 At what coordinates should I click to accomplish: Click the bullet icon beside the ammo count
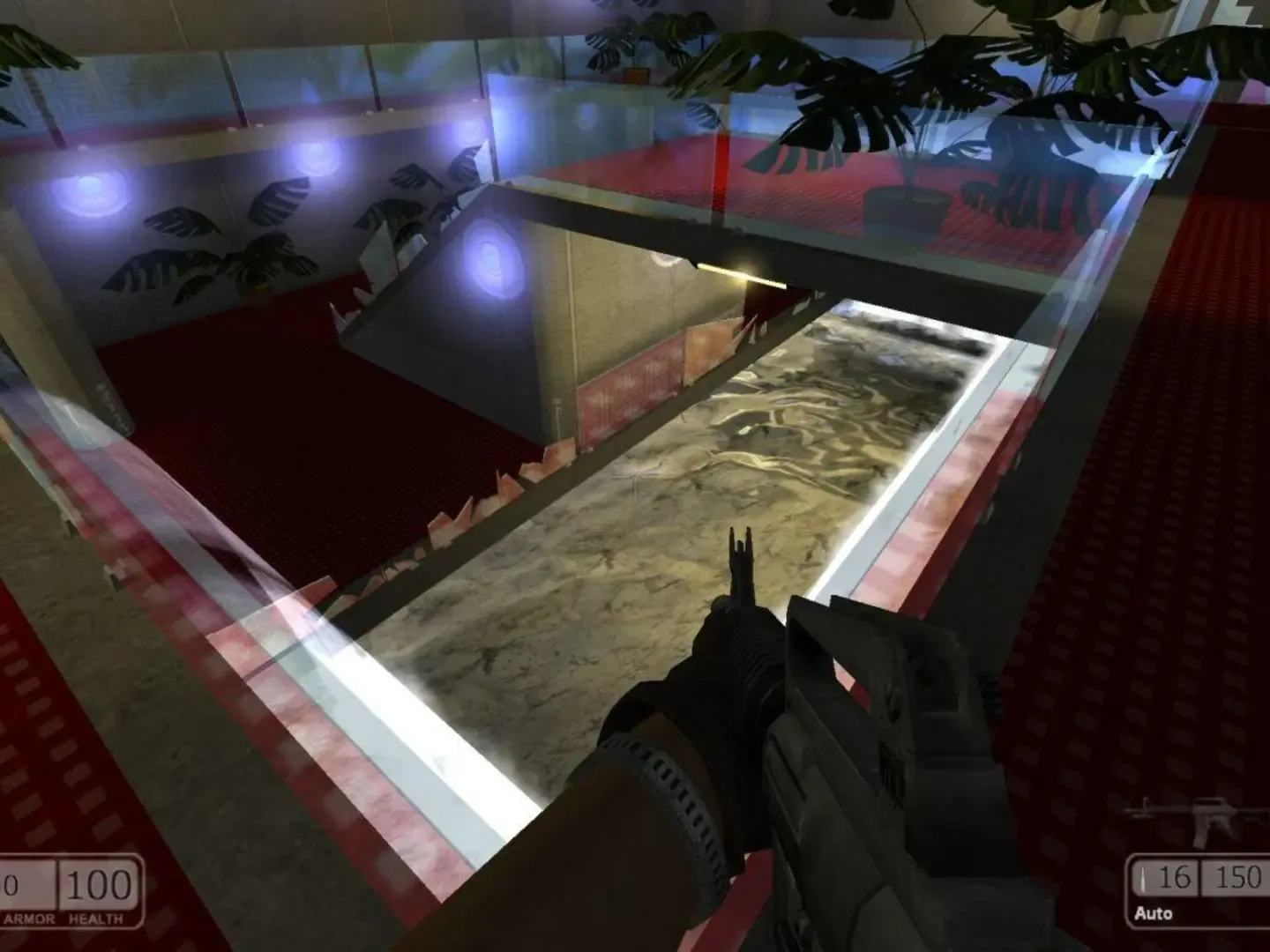tap(1142, 880)
